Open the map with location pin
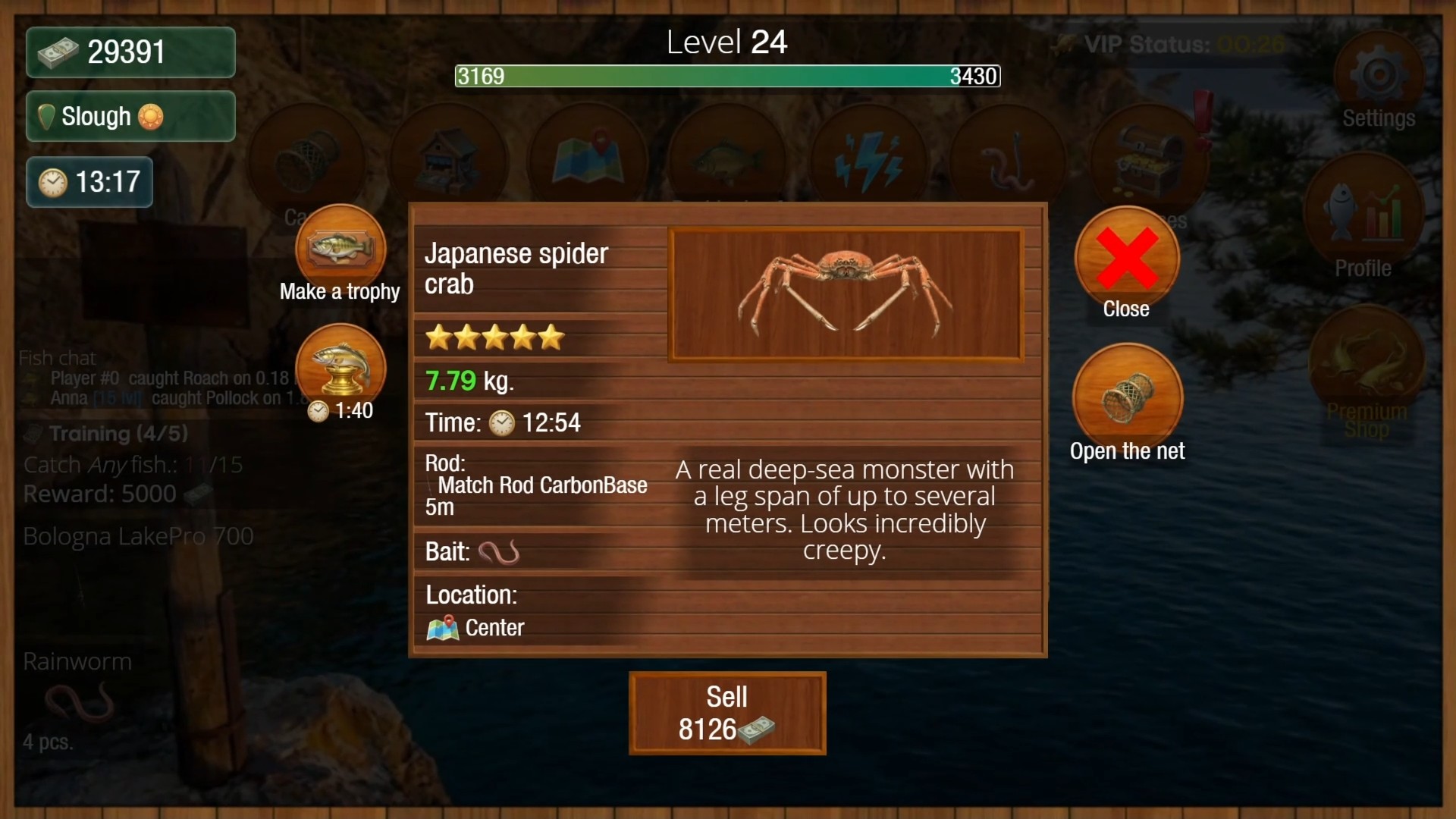1456x819 pixels. pyautogui.click(x=588, y=155)
